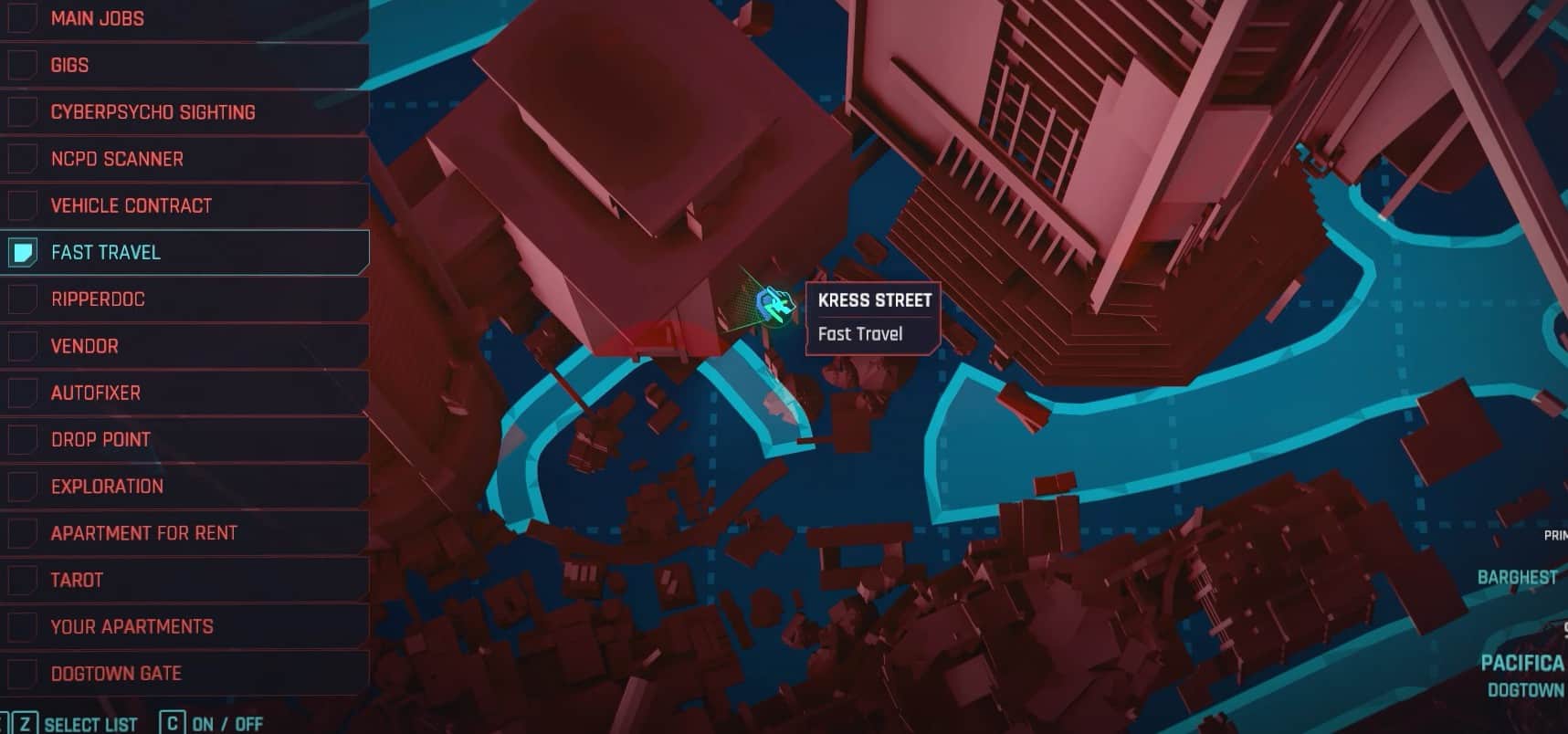Viewport: 1568px width, 734px height.
Task: Click the Kress Street tooltip
Action: [x=872, y=317]
